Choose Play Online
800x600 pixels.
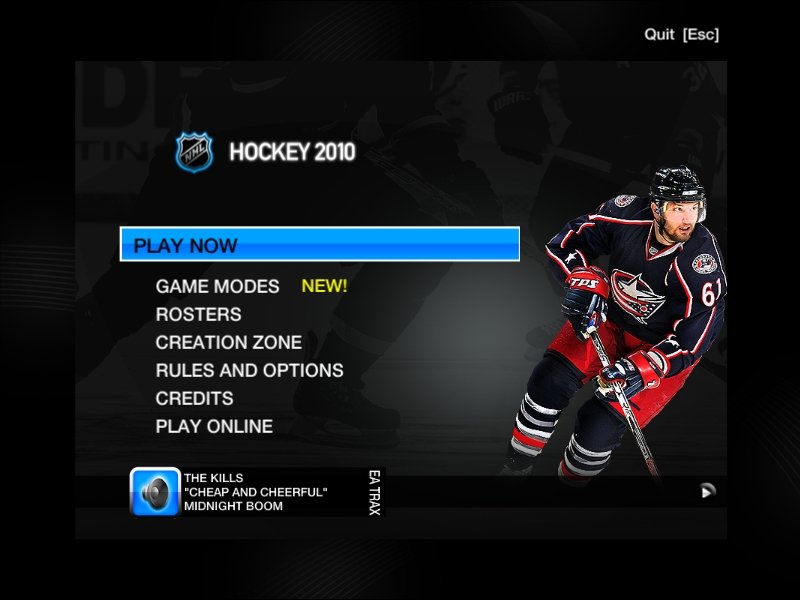214,426
